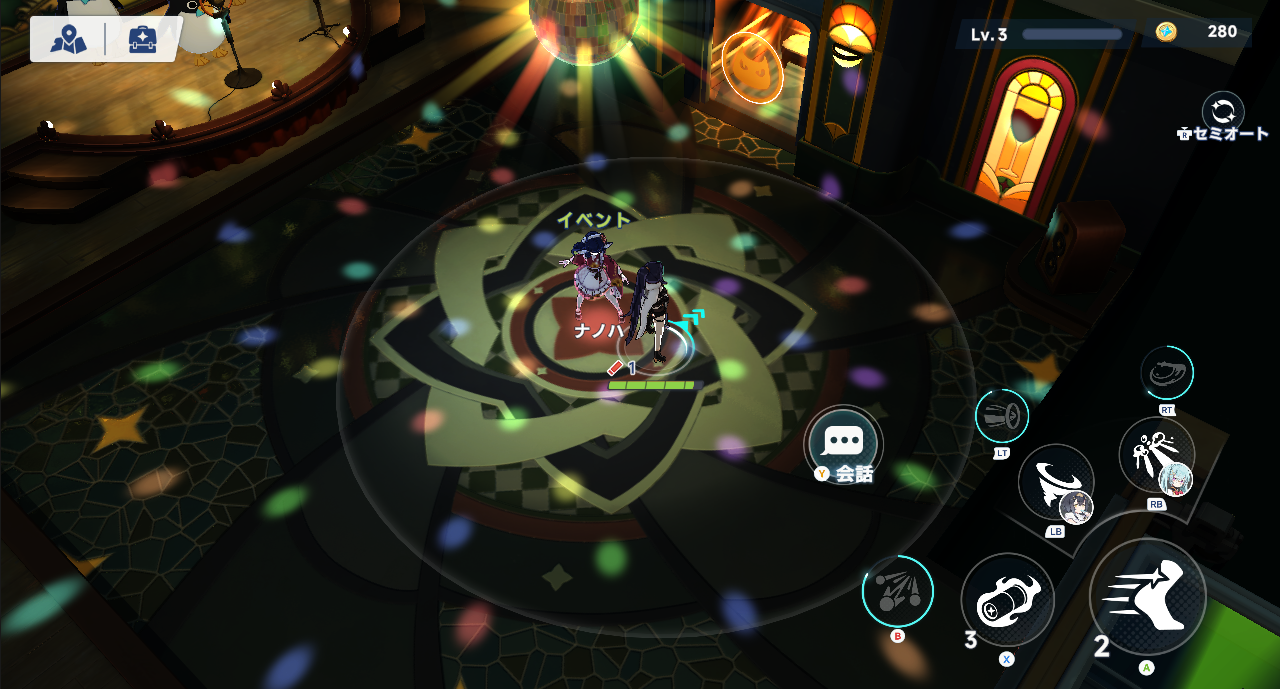Toggle the semi-auto mode button

click(x=1223, y=110)
